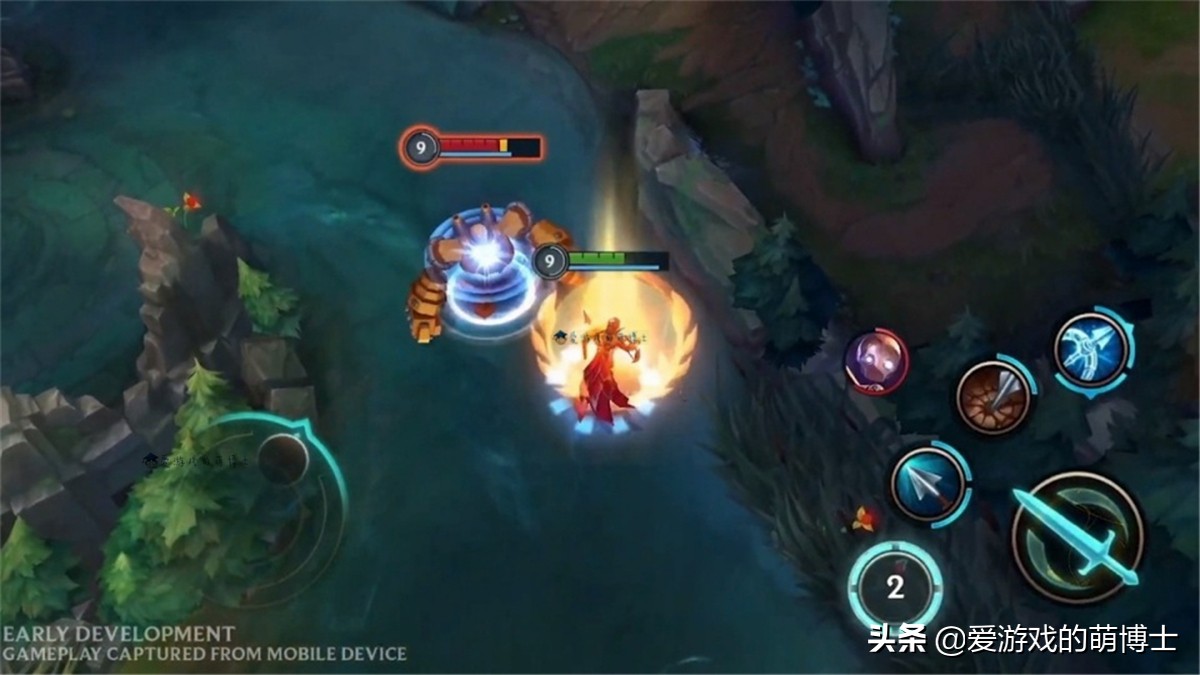Select the enemy champion portrait target
1200x675 pixels.
click(876, 361)
